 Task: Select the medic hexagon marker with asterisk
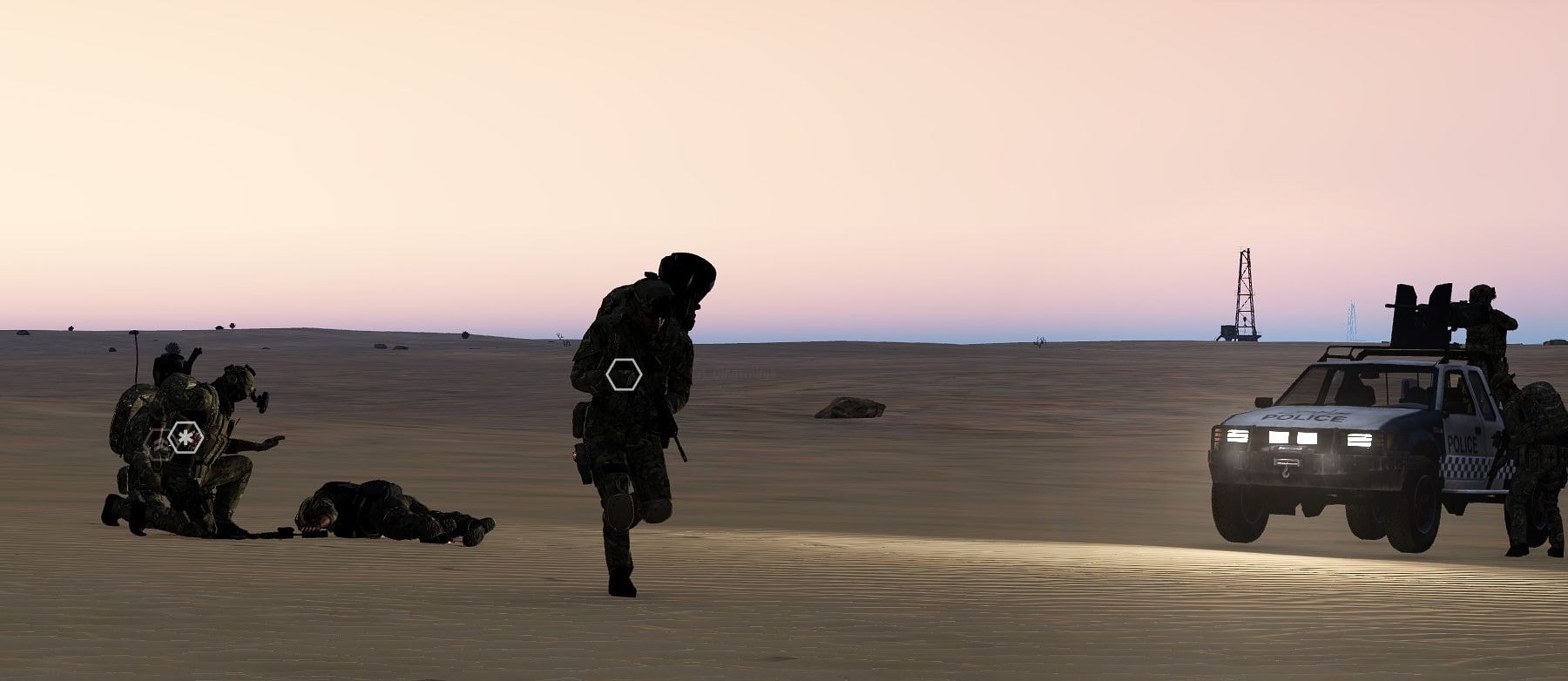[185, 437]
